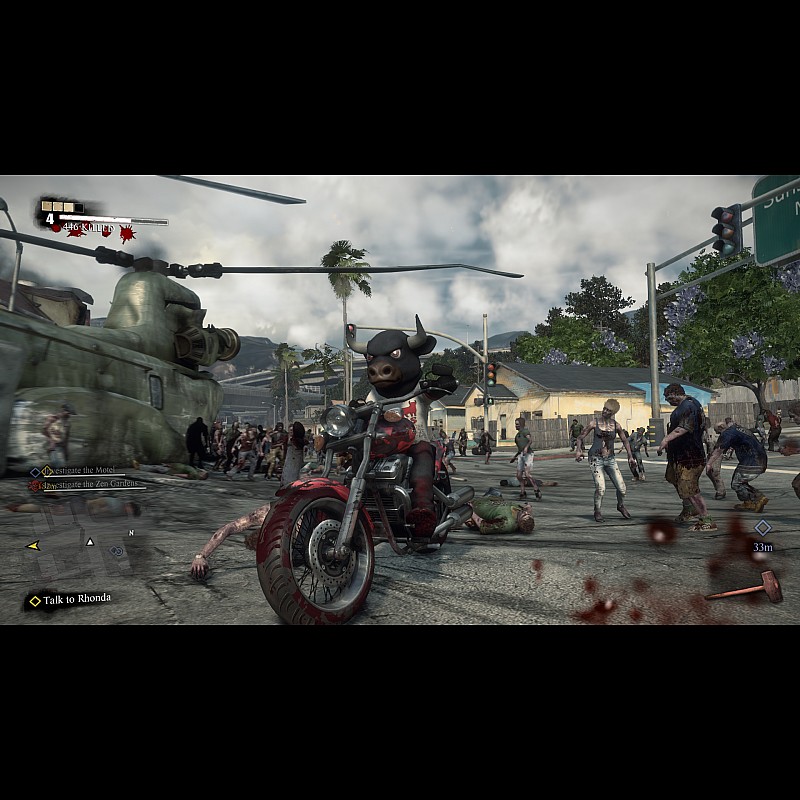
Task: Click the yellow arrow marker on minimap
Action: point(33,546)
